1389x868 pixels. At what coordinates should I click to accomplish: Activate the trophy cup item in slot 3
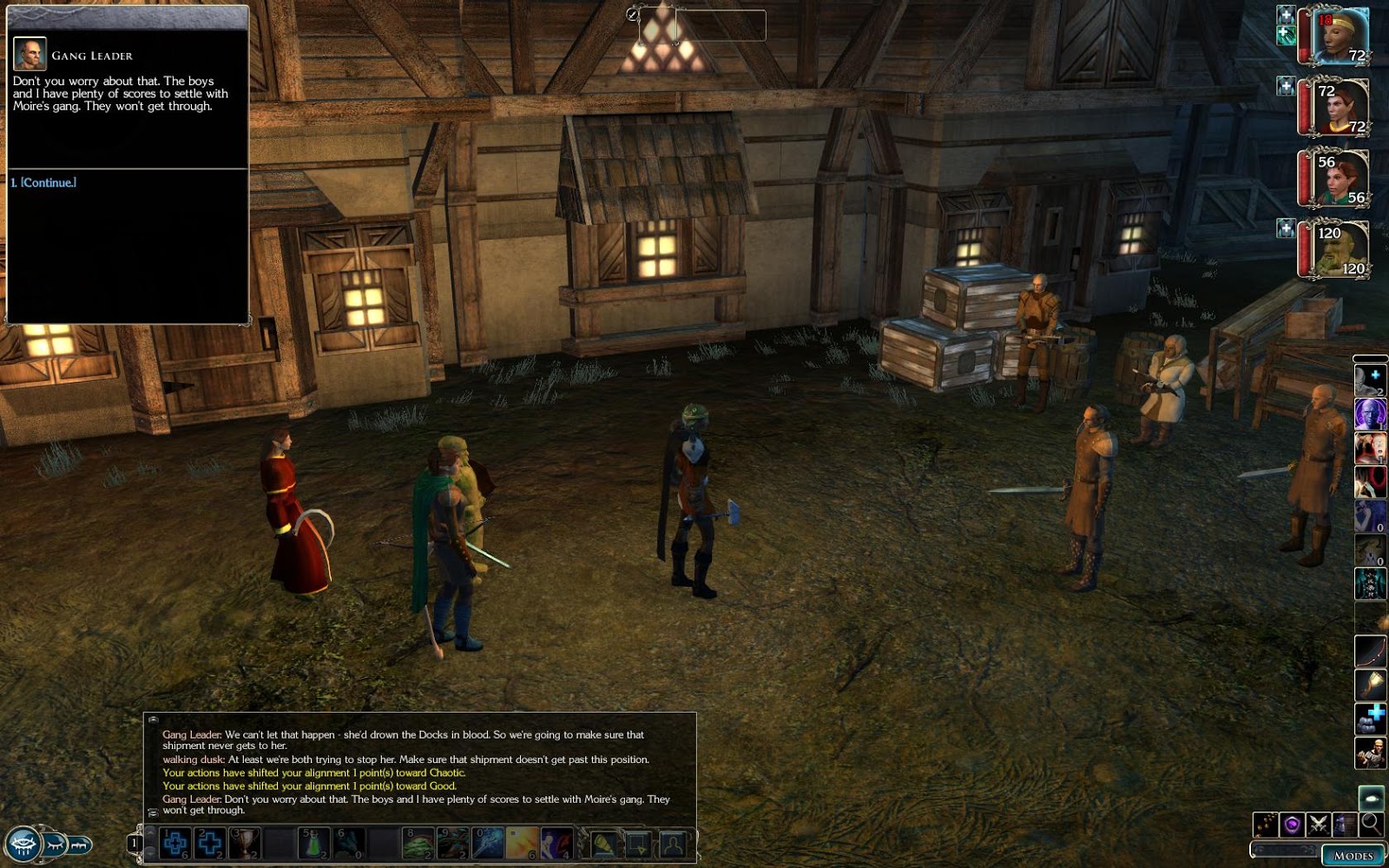pyautogui.click(x=244, y=843)
